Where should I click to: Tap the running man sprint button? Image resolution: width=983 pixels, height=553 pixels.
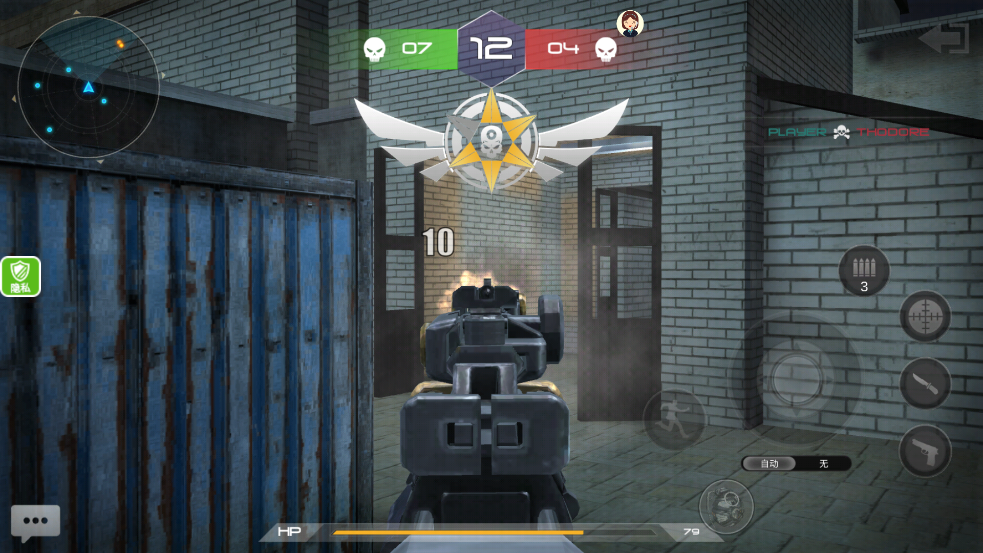[x=673, y=418]
